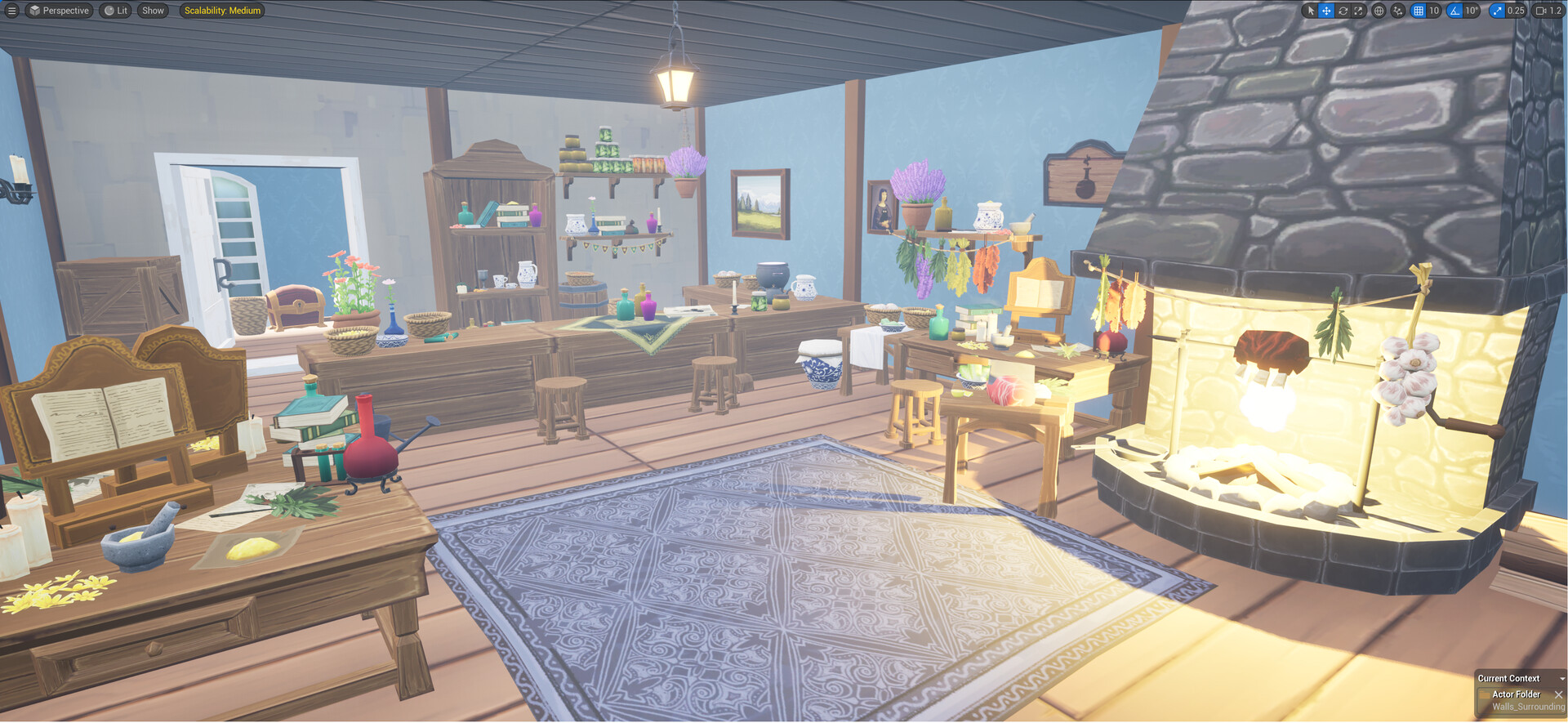Viewport: 1568px width, 723px height.
Task: Toggle between world and local gizmo space
Action: 1379,11
